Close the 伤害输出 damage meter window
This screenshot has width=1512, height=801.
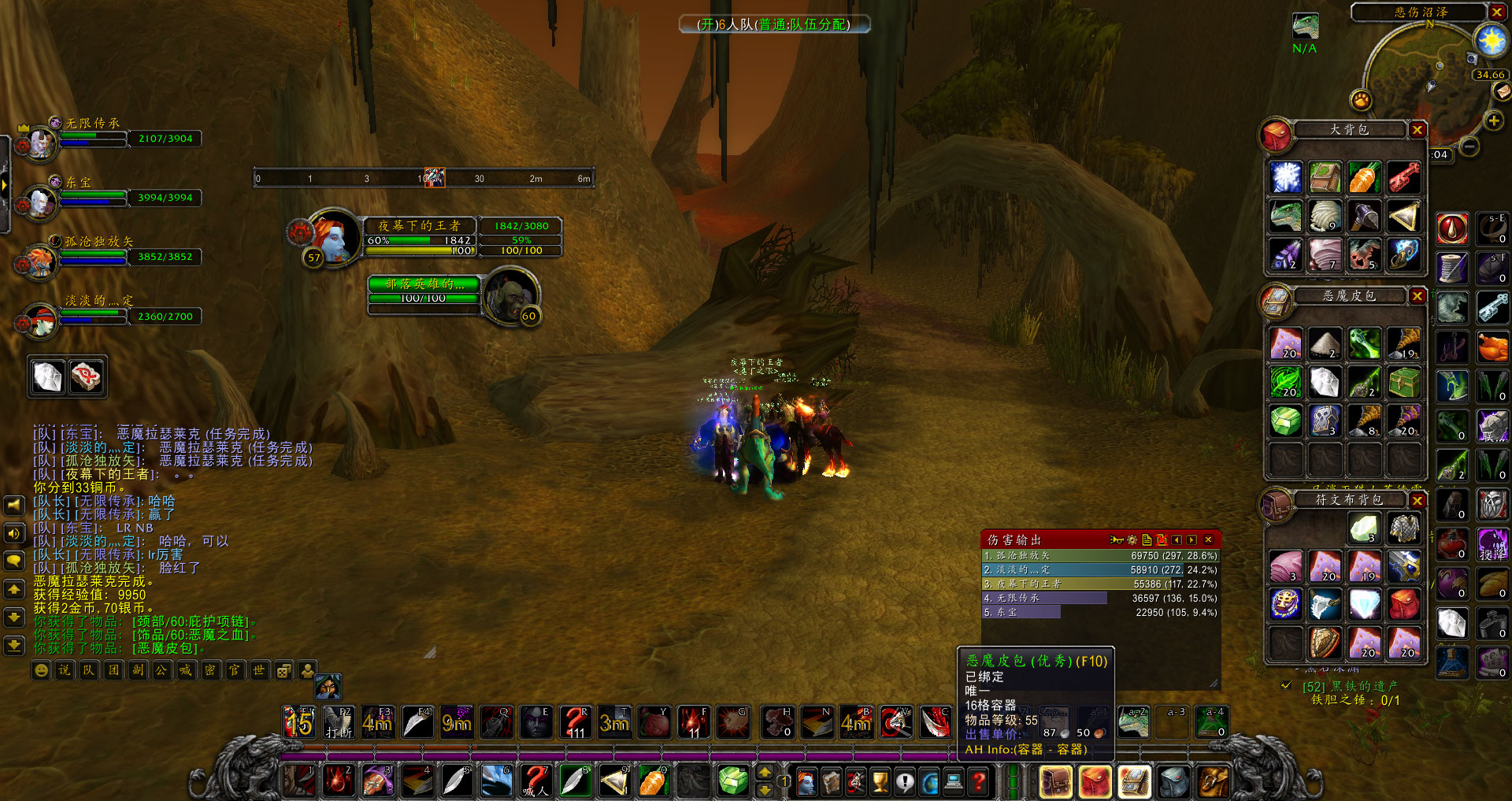1208,540
